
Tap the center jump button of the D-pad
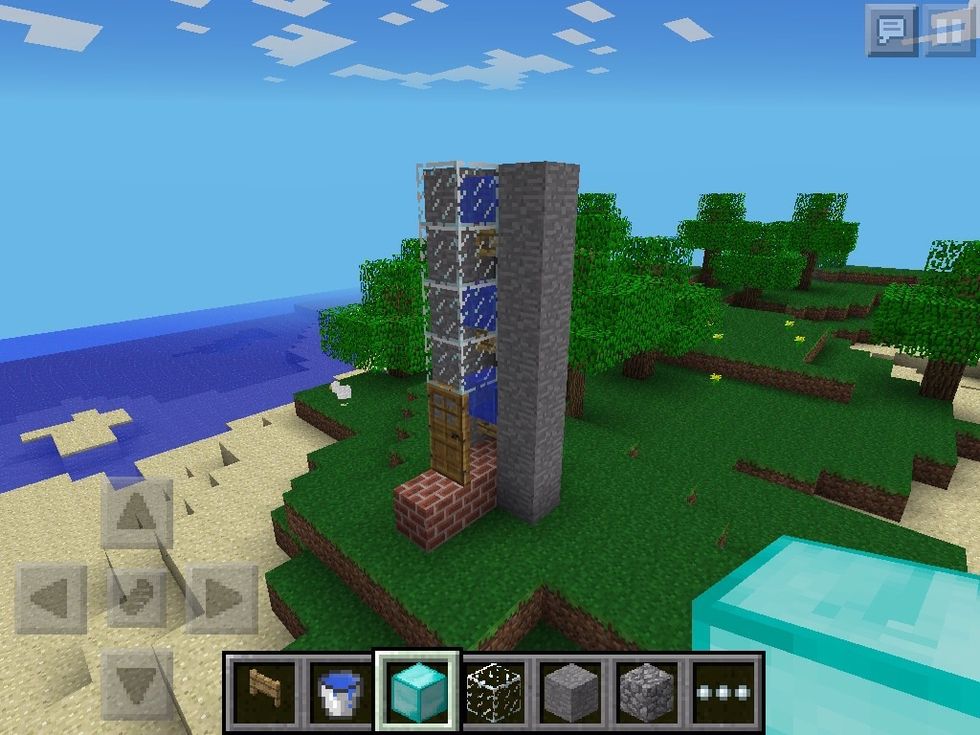tap(137, 599)
